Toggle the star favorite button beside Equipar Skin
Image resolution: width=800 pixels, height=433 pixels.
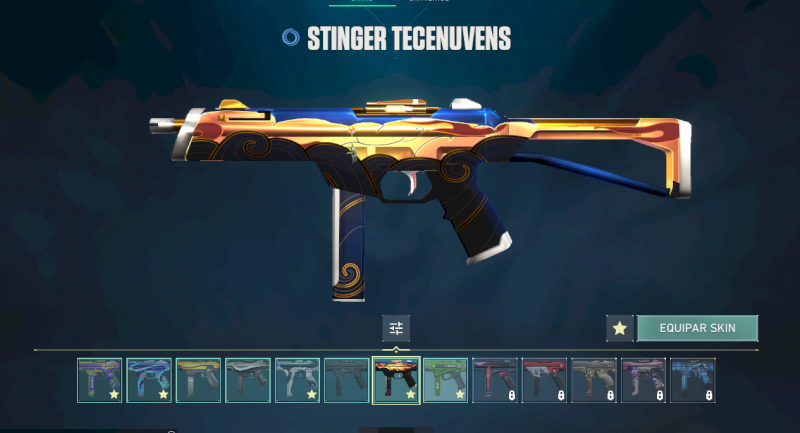[619, 328]
